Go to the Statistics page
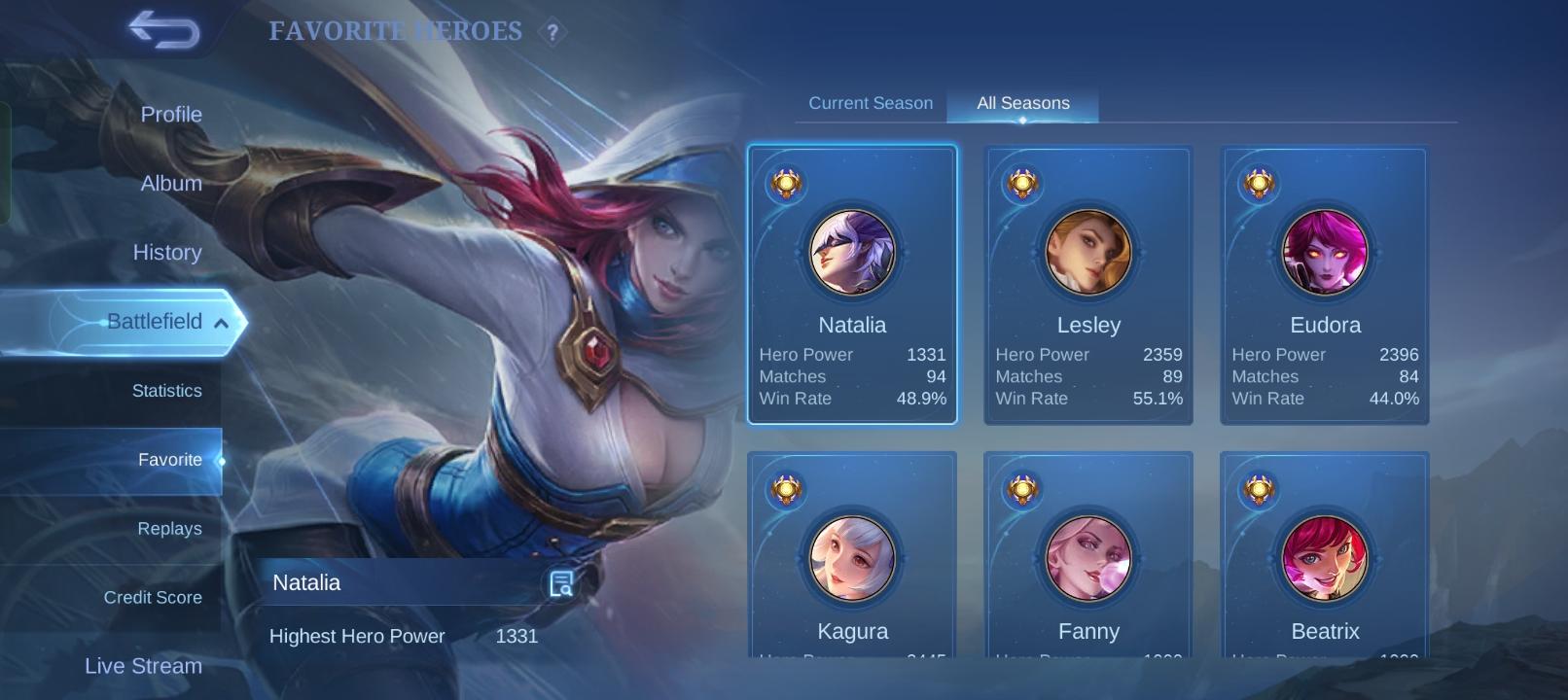Image resolution: width=1568 pixels, height=700 pixels. [x=167, y=390]
